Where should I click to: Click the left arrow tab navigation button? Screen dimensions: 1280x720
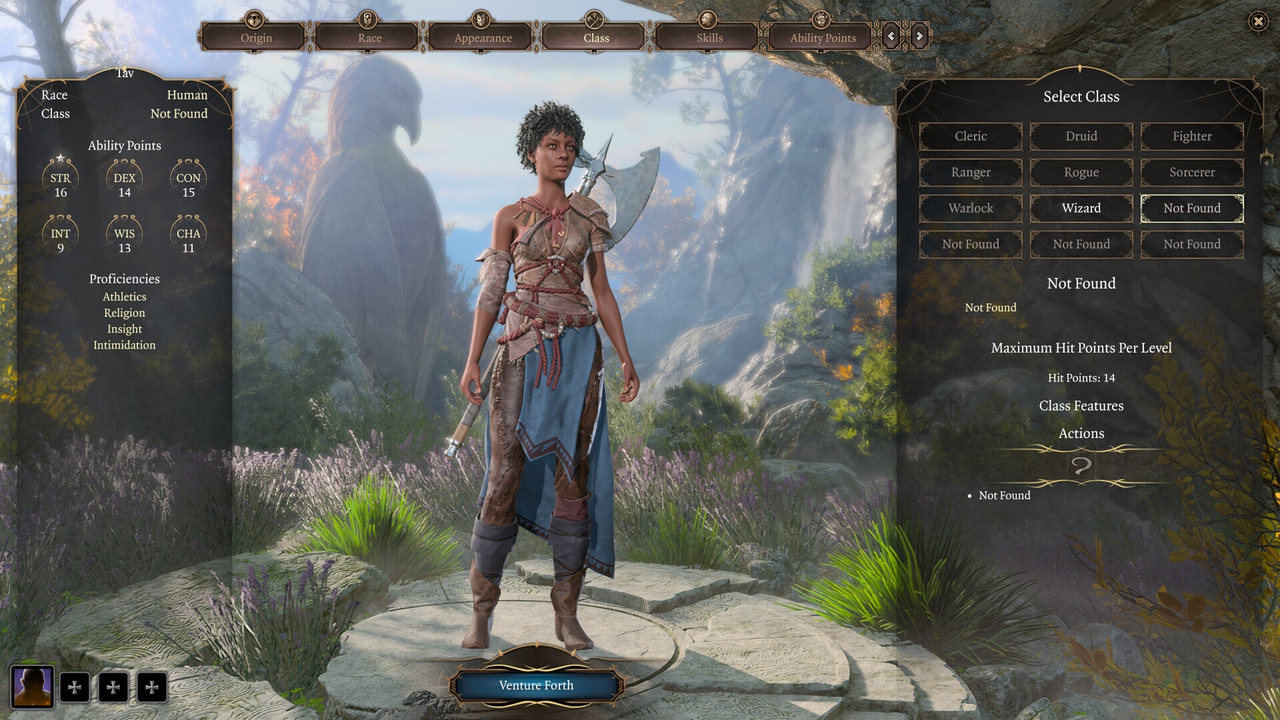891,37
